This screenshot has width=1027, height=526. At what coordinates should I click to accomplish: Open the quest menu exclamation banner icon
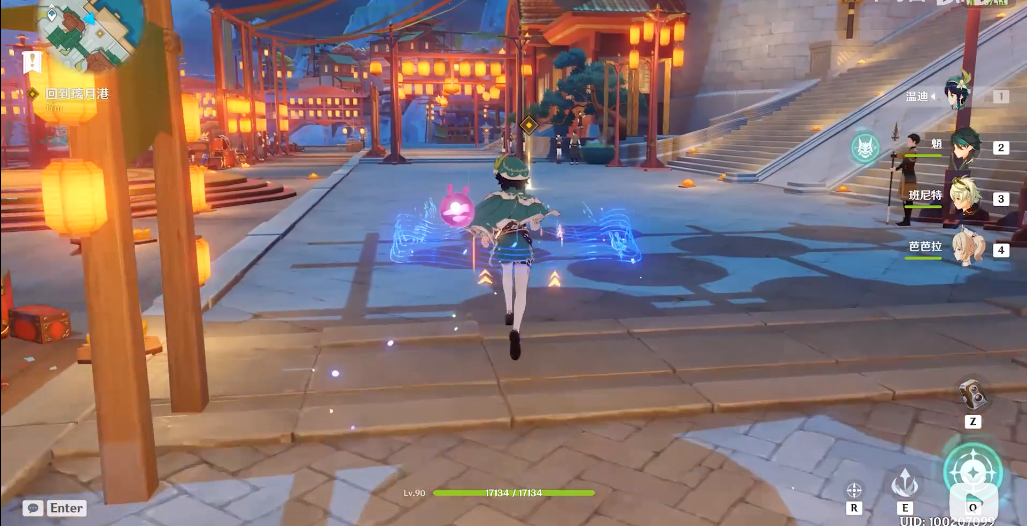coord(32,62)
